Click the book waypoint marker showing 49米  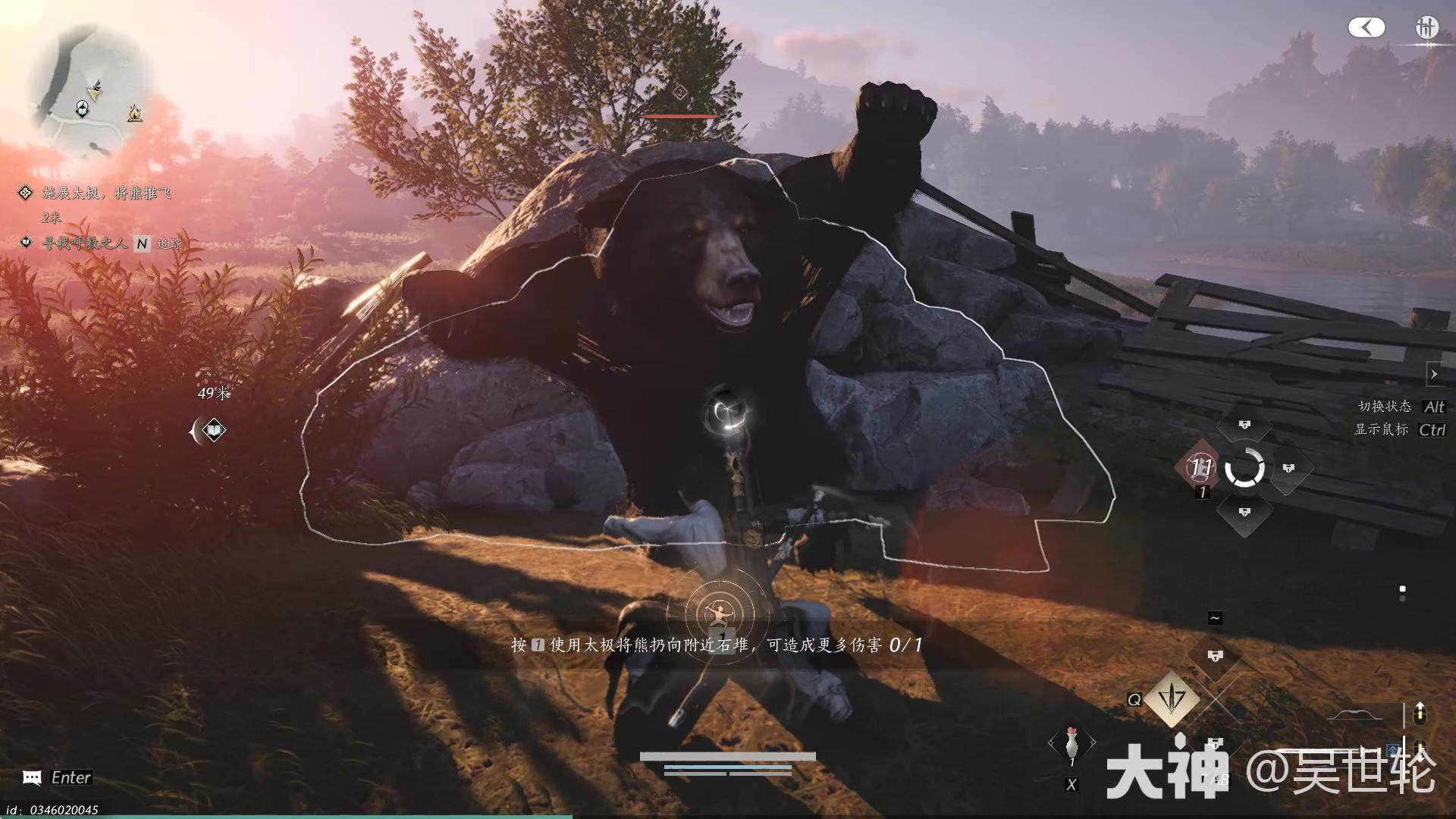pyautogui.click(x=214, y=431)
